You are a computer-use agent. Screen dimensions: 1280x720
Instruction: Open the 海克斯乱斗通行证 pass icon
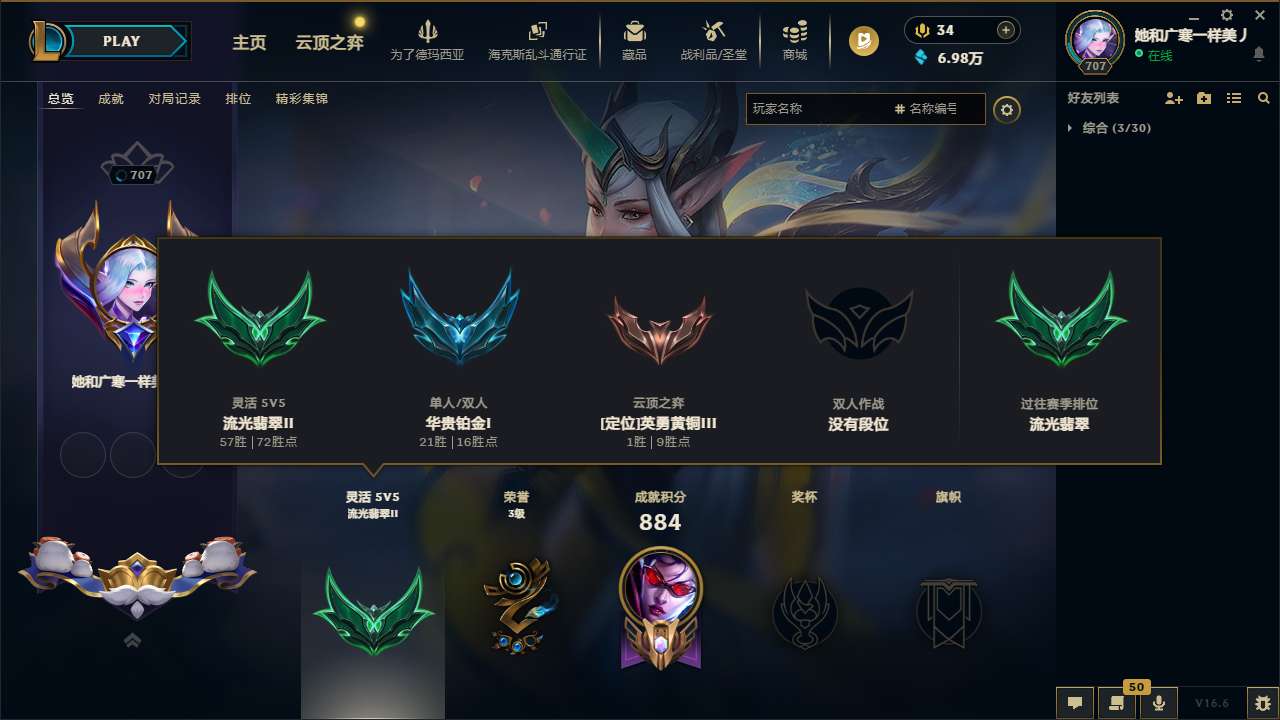(539, 32)
